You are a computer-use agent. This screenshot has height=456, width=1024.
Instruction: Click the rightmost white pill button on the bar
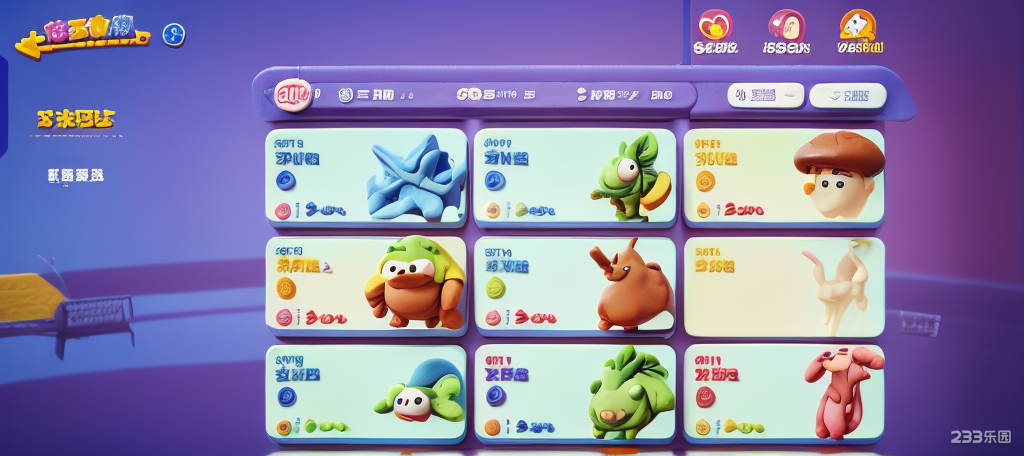pos(848,95)
